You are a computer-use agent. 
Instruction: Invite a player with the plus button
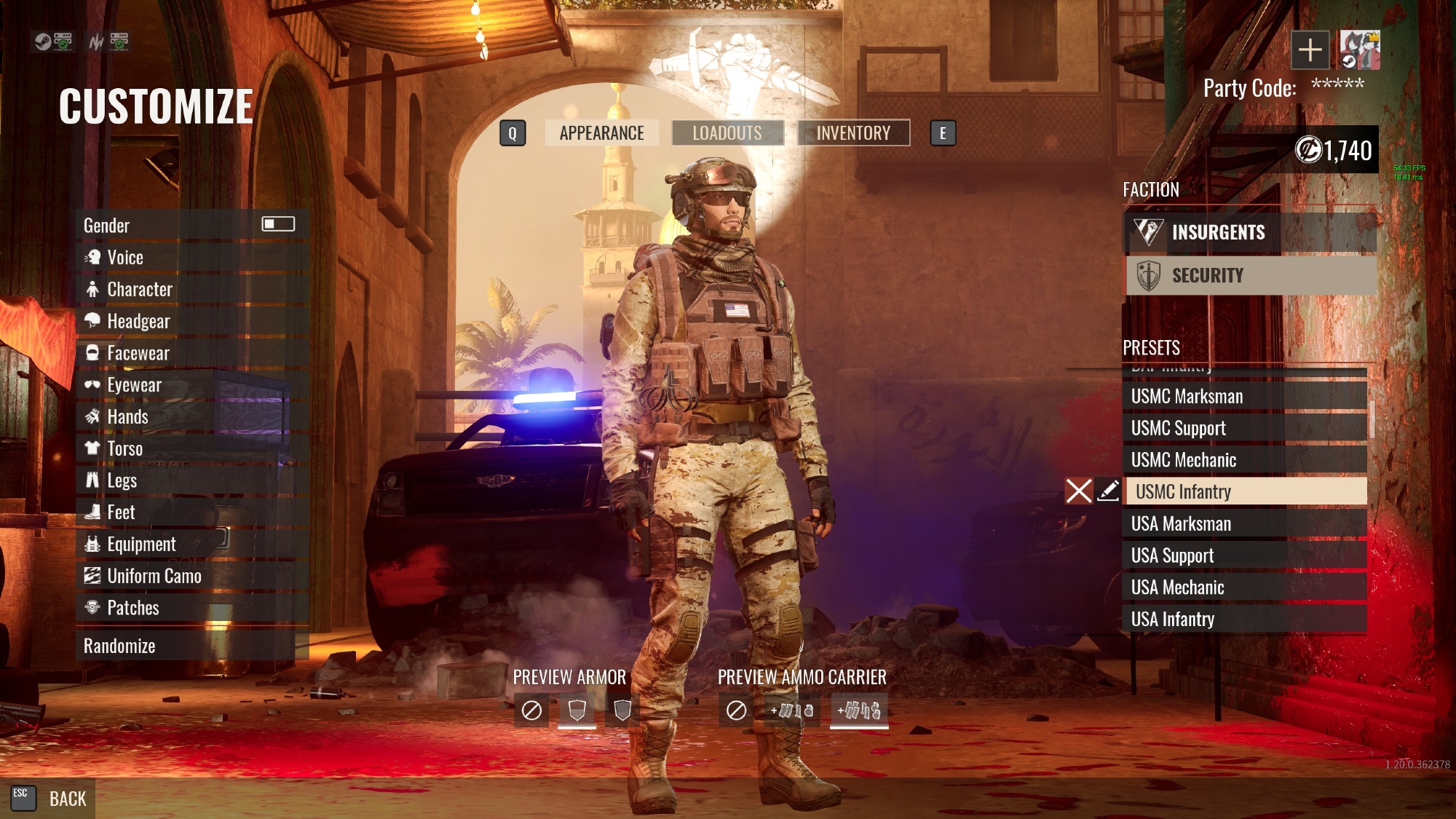point(1310,50)
